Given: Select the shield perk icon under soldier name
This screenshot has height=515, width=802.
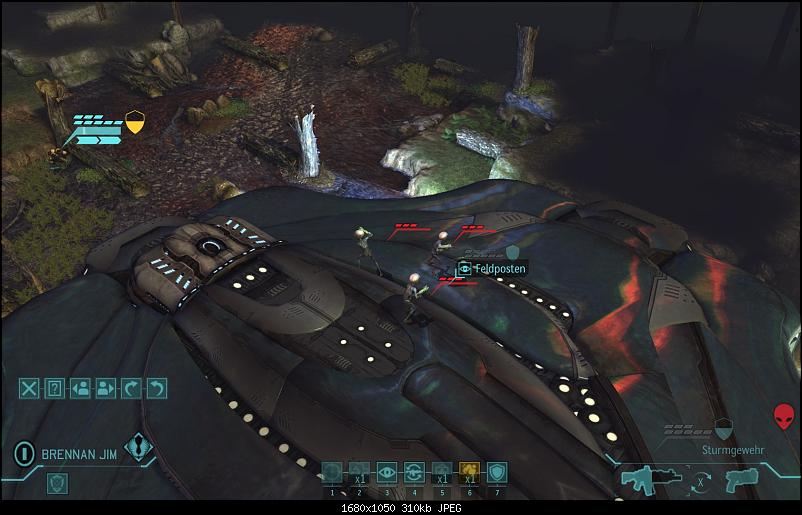Looking at the screenshot, I should coord(57,483).
